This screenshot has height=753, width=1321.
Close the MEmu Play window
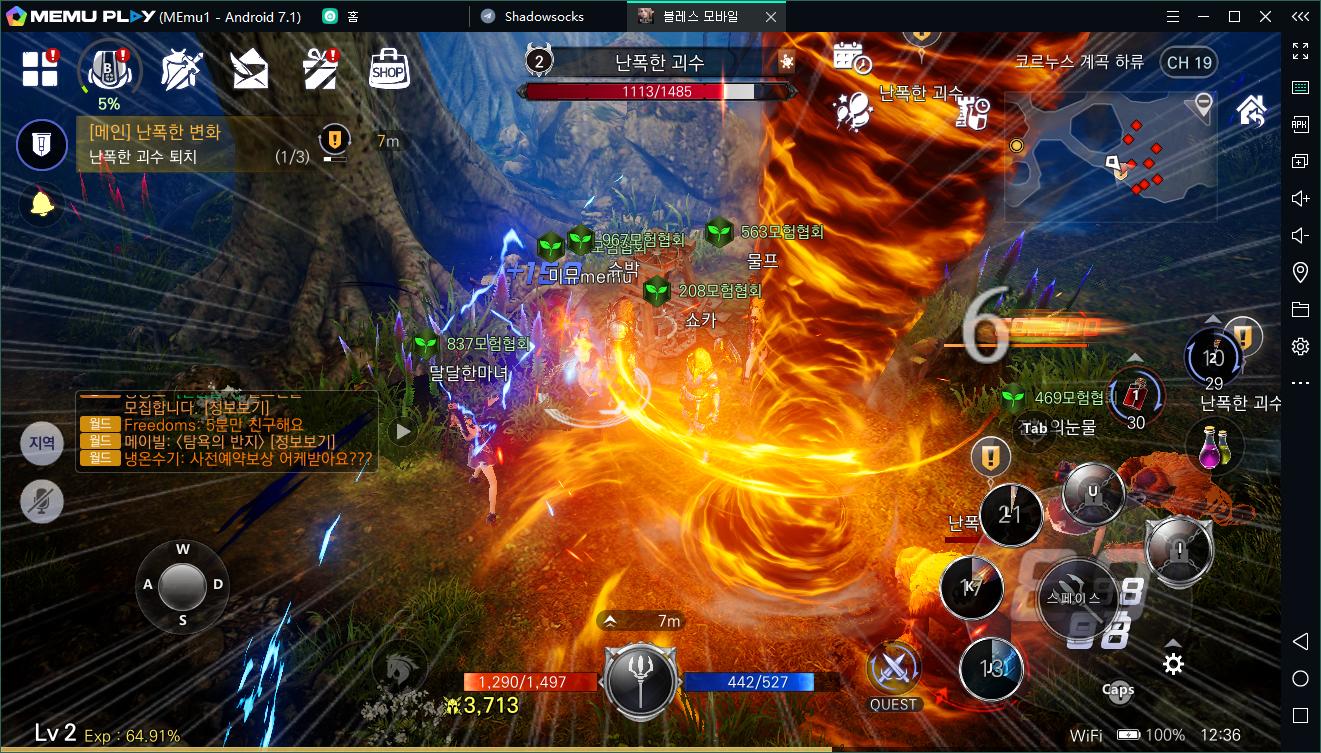[x=1264, y=16]
